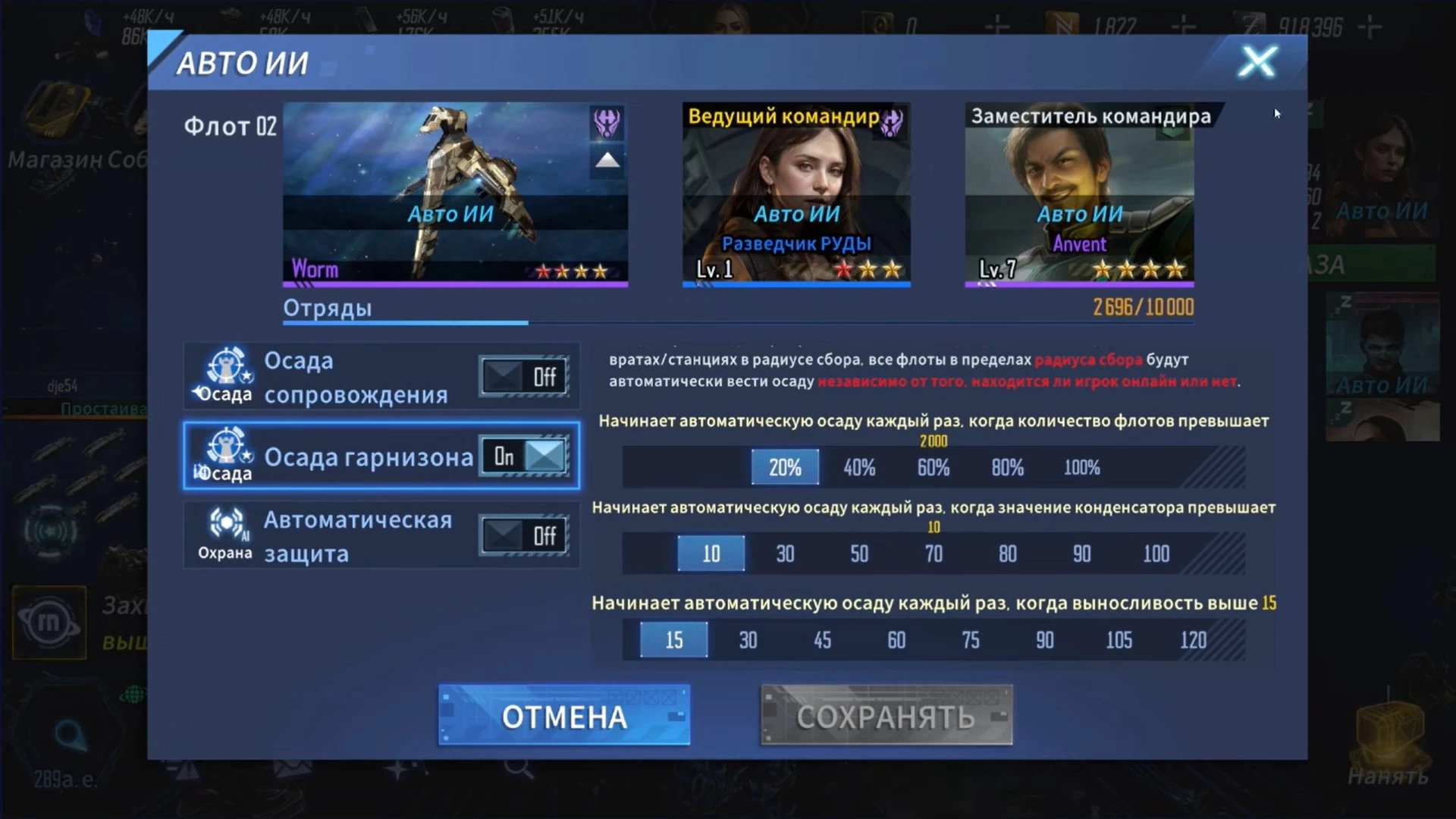
Task: Select the 20% fleet threshold option
Action: pos(785,468)
